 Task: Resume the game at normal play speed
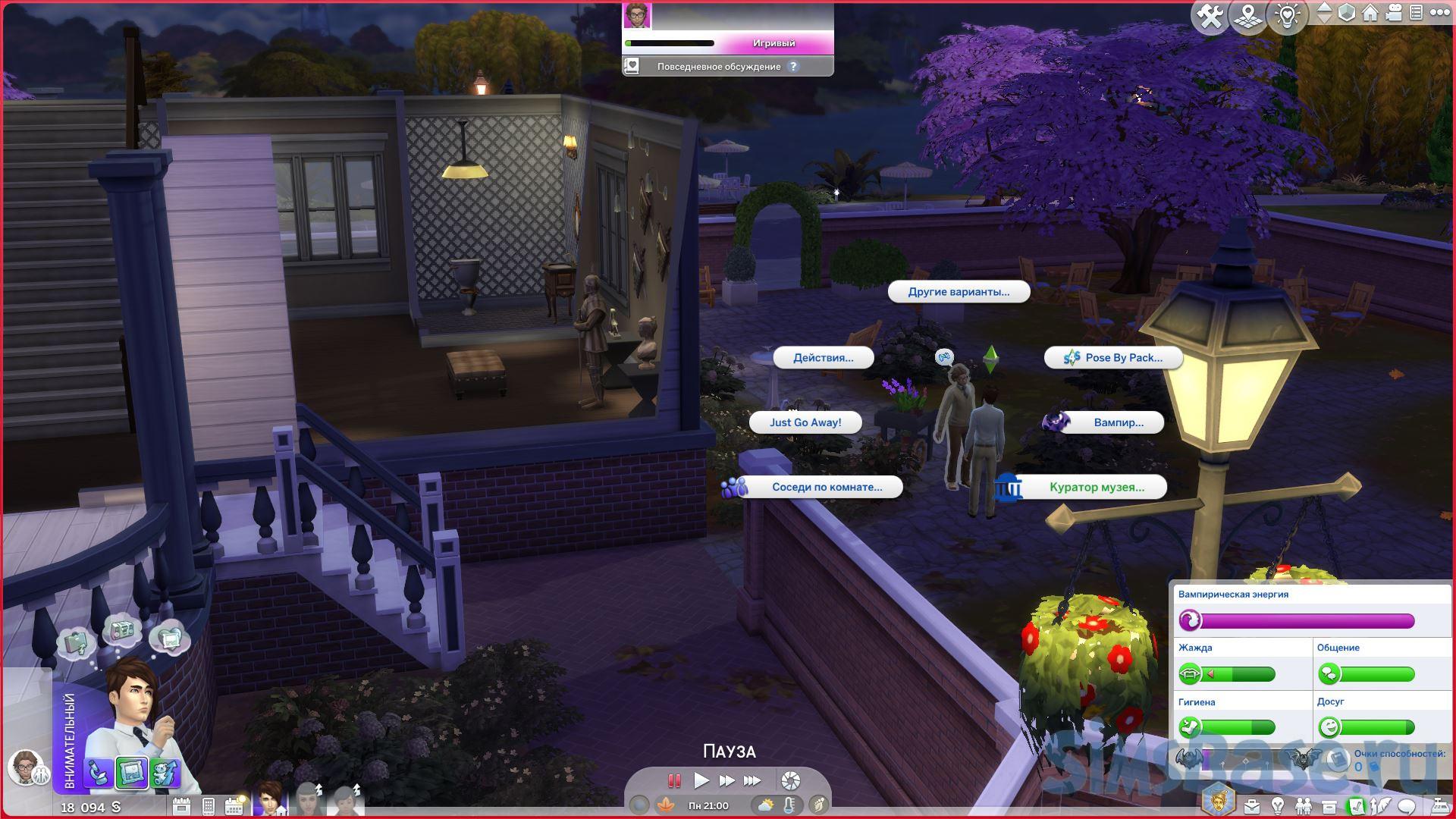(x=701, y=780)
